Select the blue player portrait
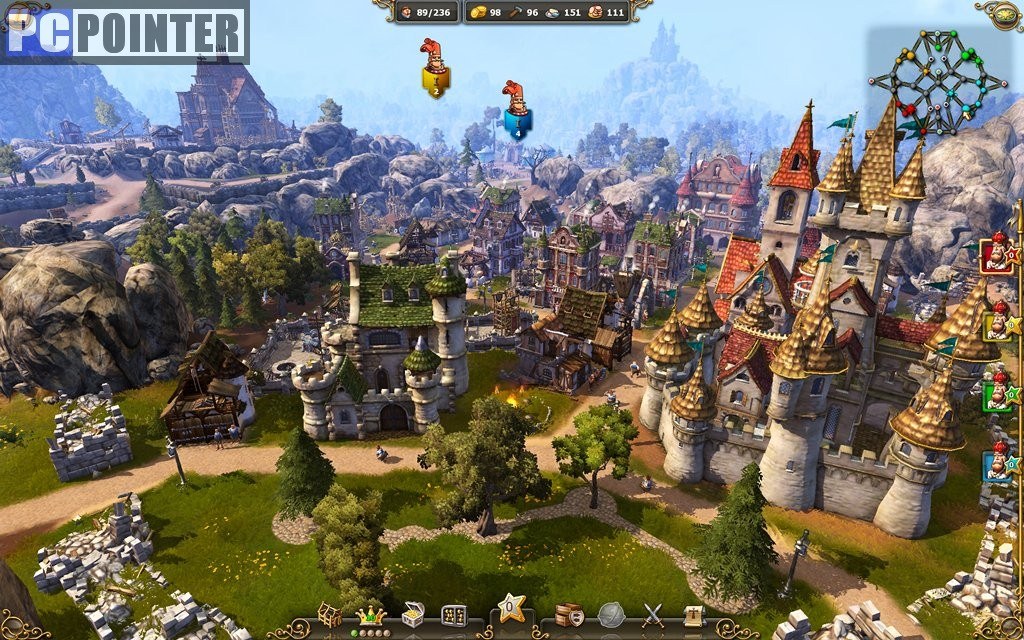Viewport: 1024px width, 640px height. click(997, 463)
